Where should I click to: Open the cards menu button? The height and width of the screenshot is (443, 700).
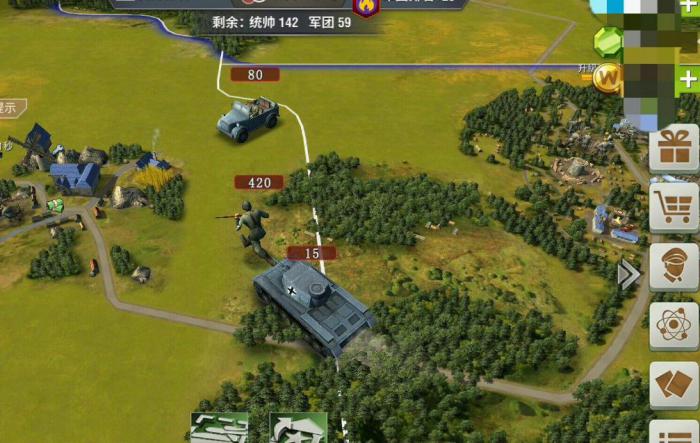(674, 385)
